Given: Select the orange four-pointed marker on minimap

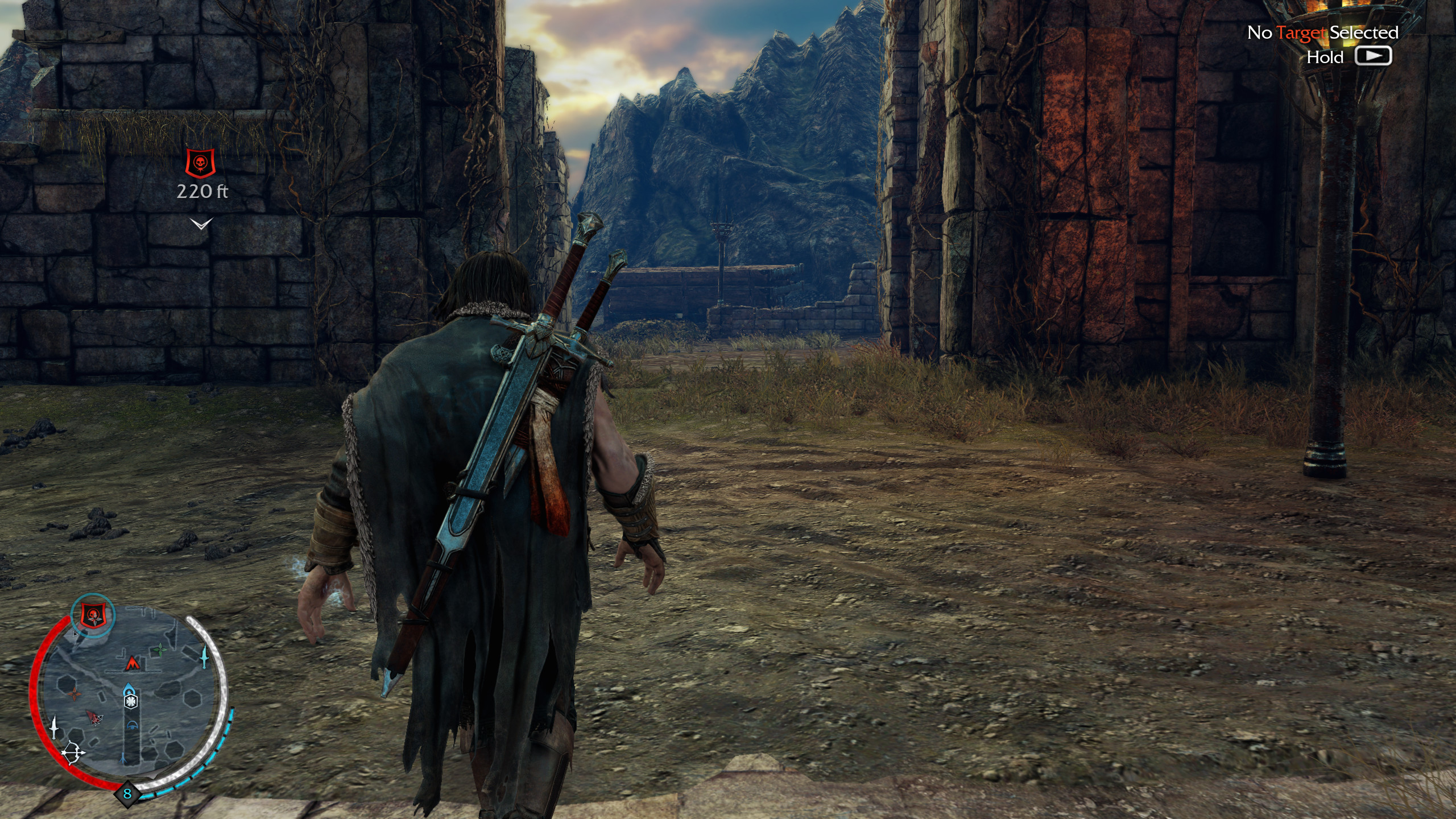Looking at the screenshot, I should point(75,694).
